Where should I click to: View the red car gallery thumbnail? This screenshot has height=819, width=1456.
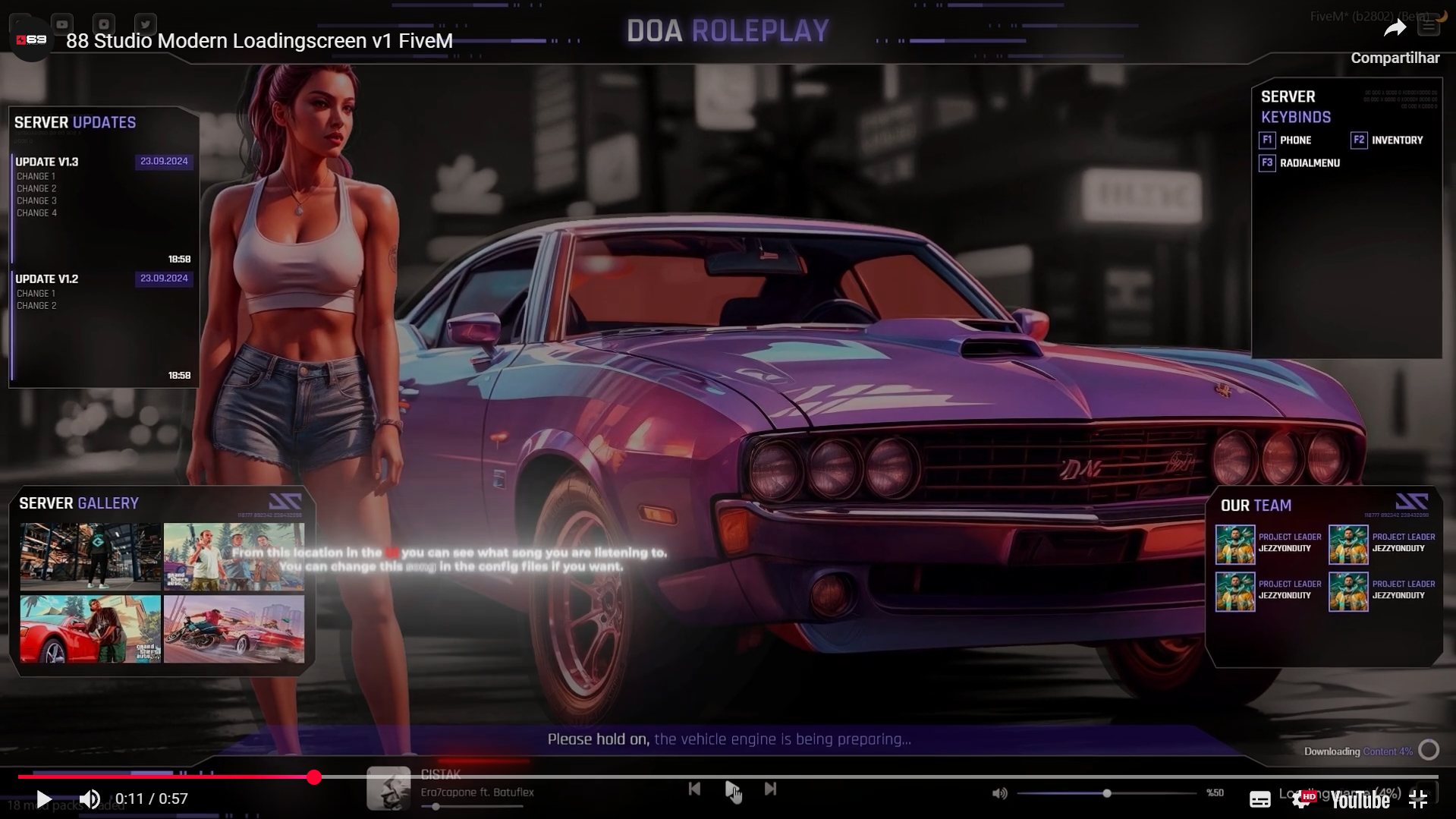pyautogui.click(x=90, y=628)
